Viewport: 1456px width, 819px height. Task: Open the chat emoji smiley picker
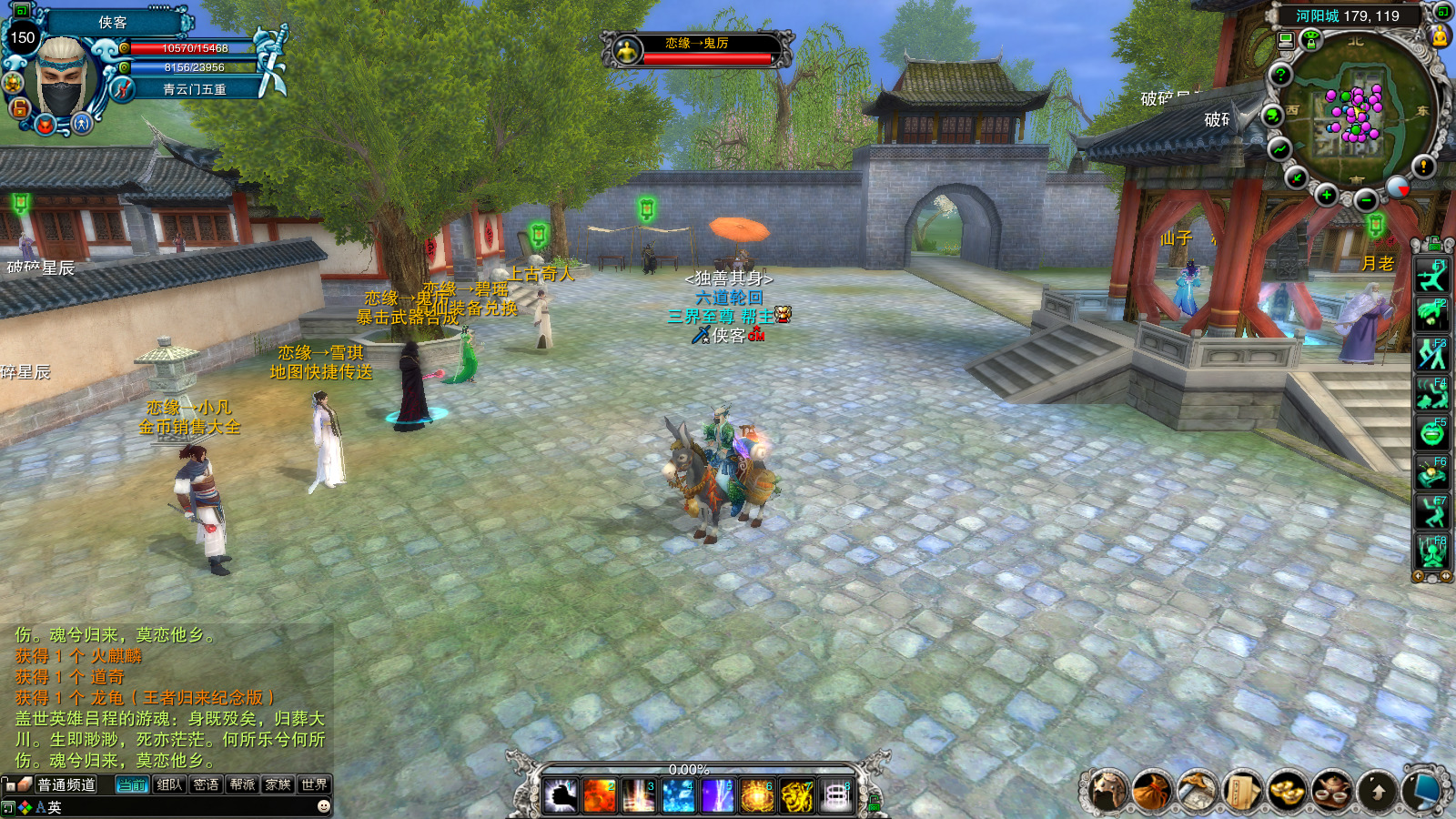click(323, 806)
